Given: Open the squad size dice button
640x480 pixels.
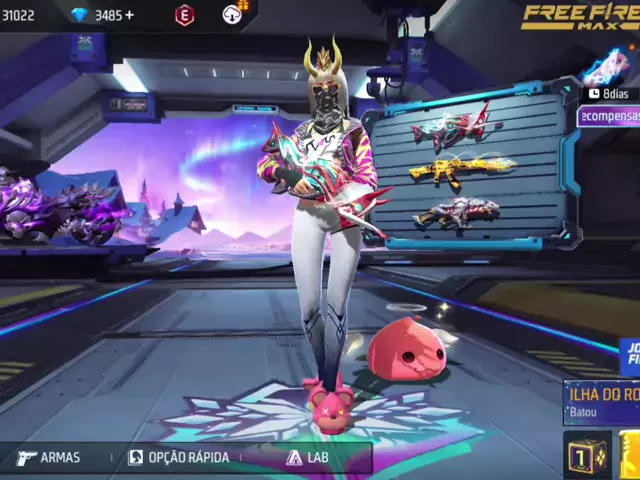Looking at the screenshot, I should [587, 455].
